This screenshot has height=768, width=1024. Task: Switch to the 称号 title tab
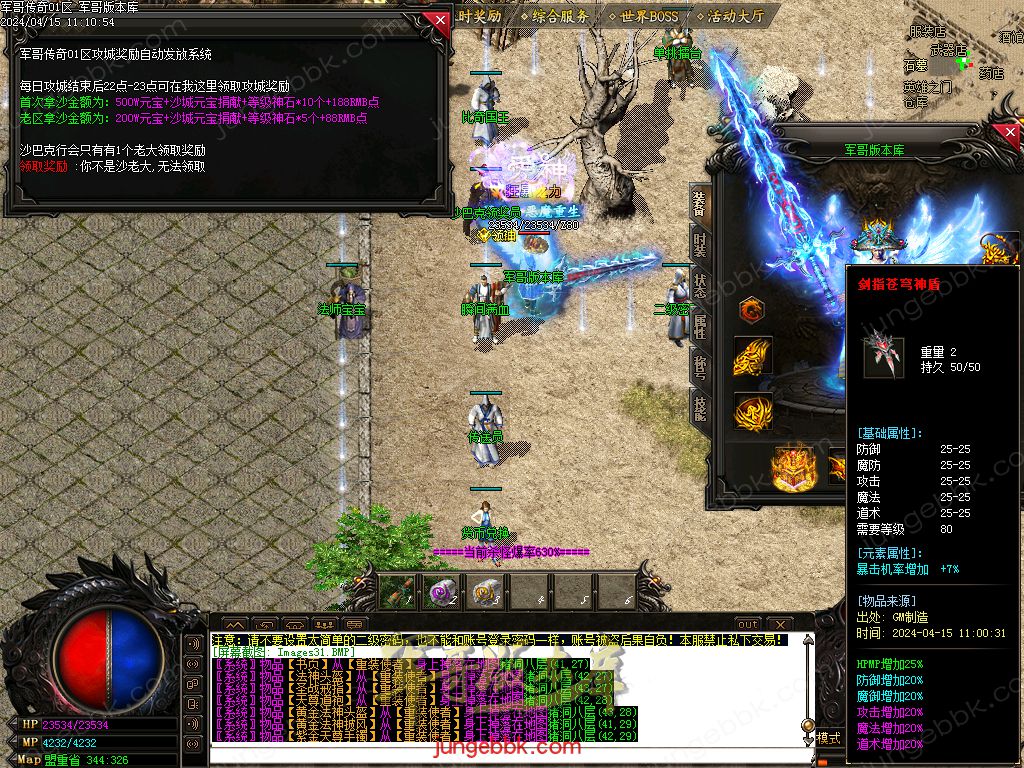pos(700,367)
